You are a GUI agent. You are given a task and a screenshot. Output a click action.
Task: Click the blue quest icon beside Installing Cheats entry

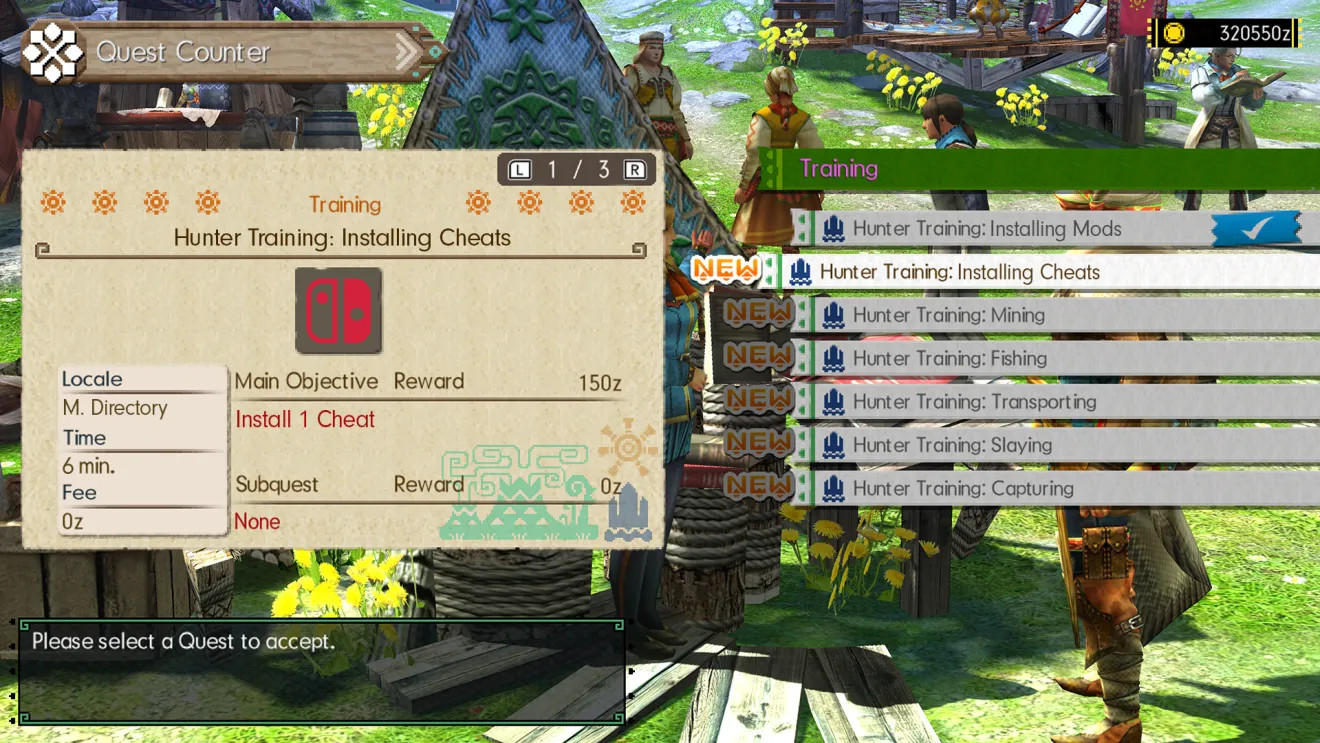(801, 272)
